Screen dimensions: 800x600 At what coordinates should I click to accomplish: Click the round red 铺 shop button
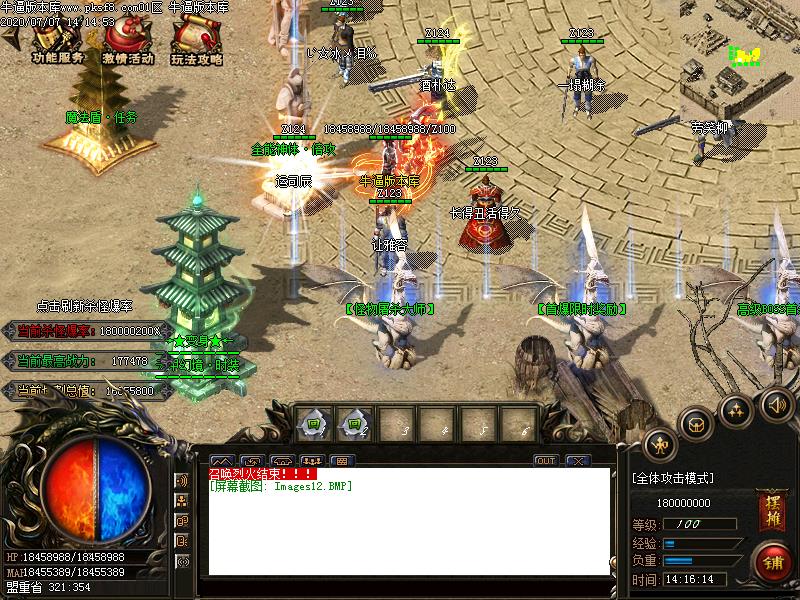(x=771, y=560)
